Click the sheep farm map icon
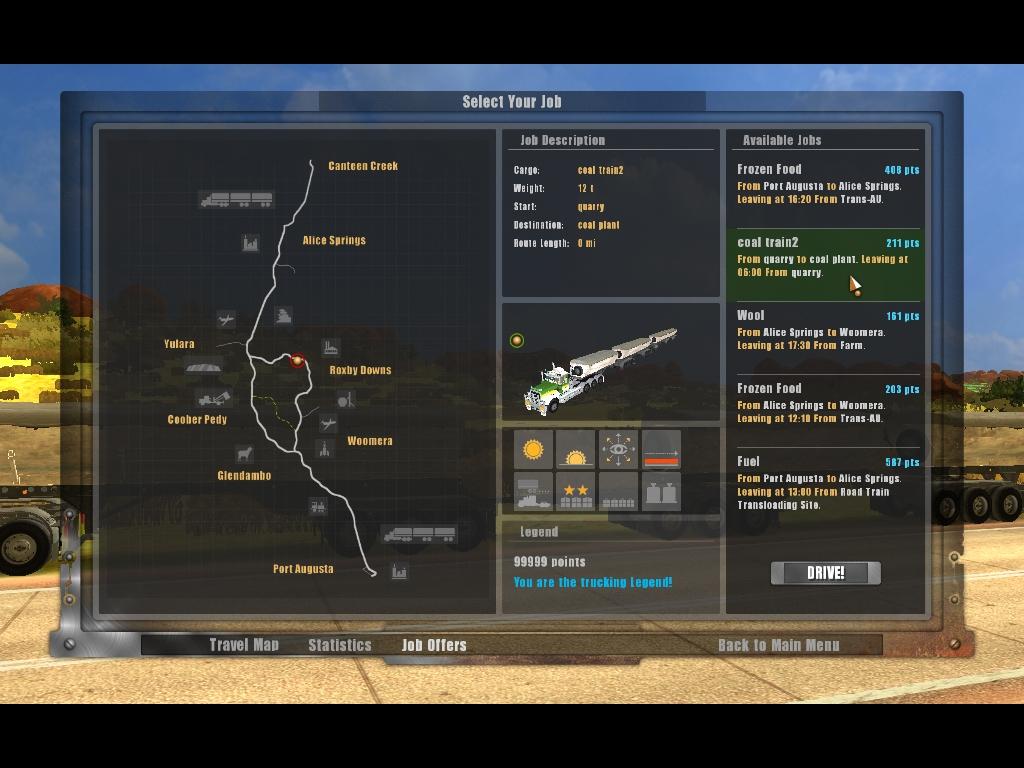 (x=243, y=454)
